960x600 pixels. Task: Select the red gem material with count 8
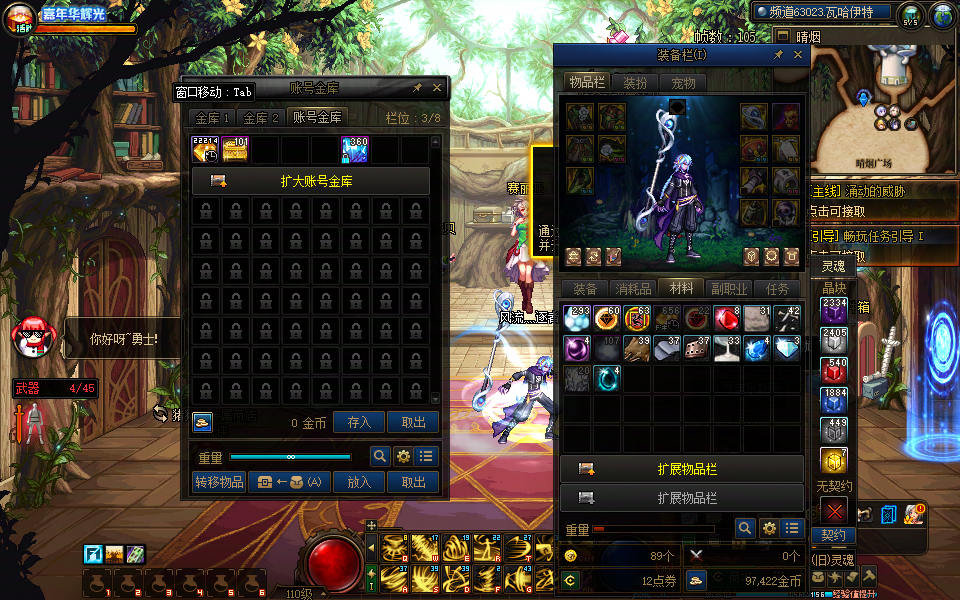(x=726, y=319)
